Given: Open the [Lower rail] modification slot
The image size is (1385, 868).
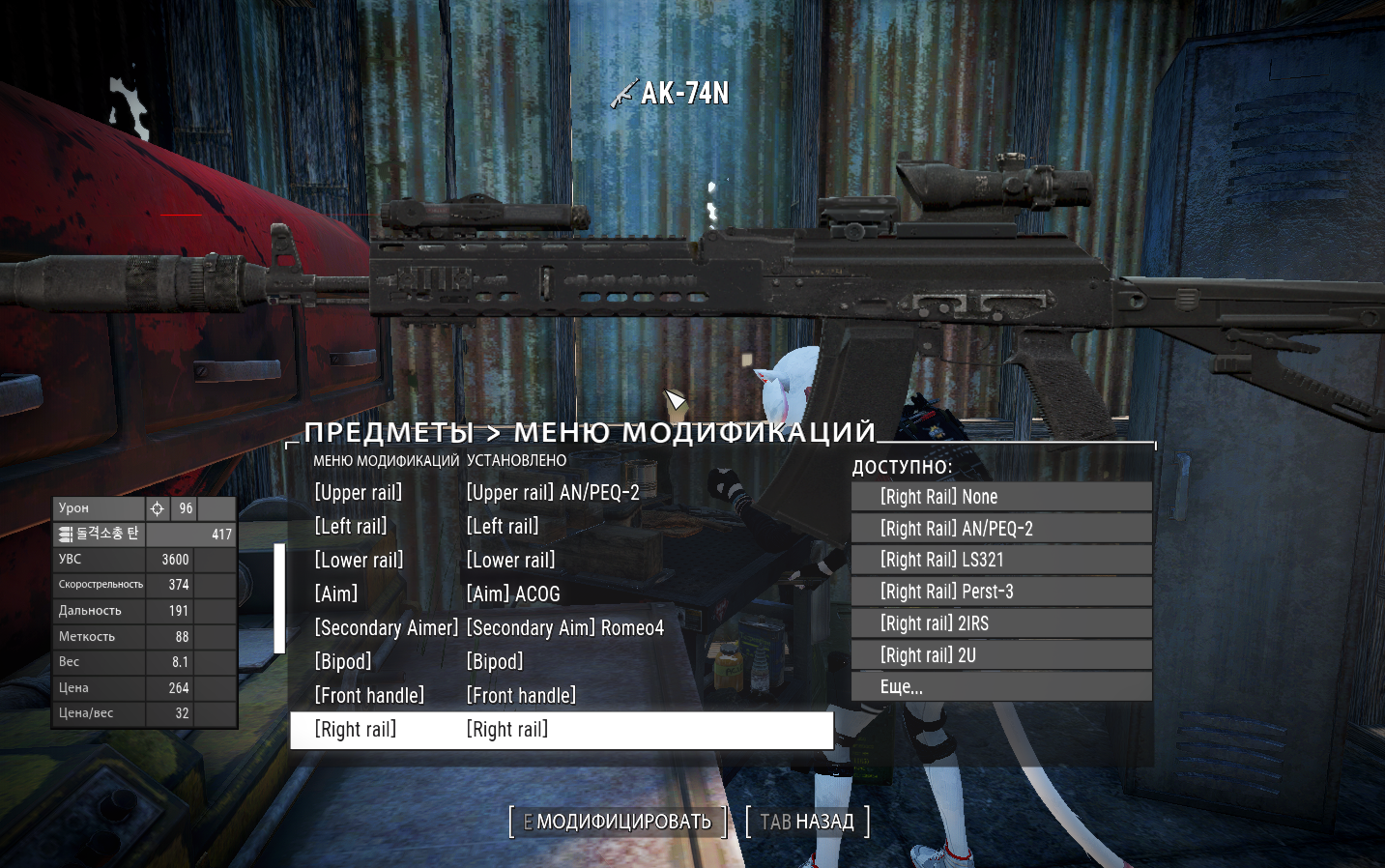Looking at the screenshot, I should (x=359, y=560).
